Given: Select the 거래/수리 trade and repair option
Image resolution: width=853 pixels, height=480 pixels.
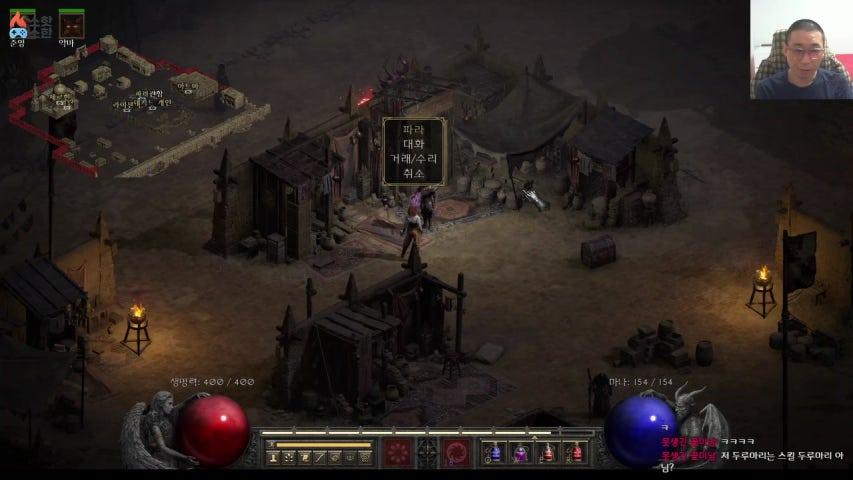Looking at the screenshot, I should click(x=413, y=158).
